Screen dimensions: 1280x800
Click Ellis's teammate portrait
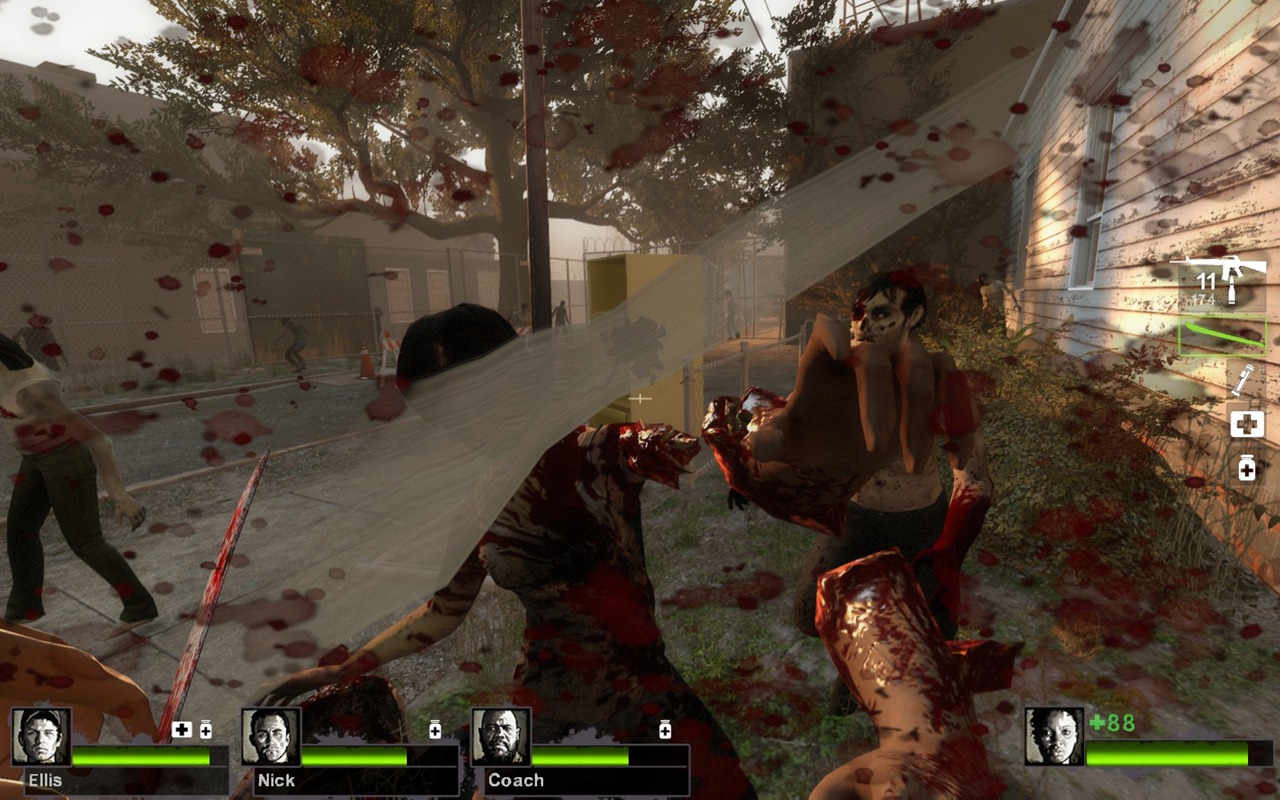41,737
